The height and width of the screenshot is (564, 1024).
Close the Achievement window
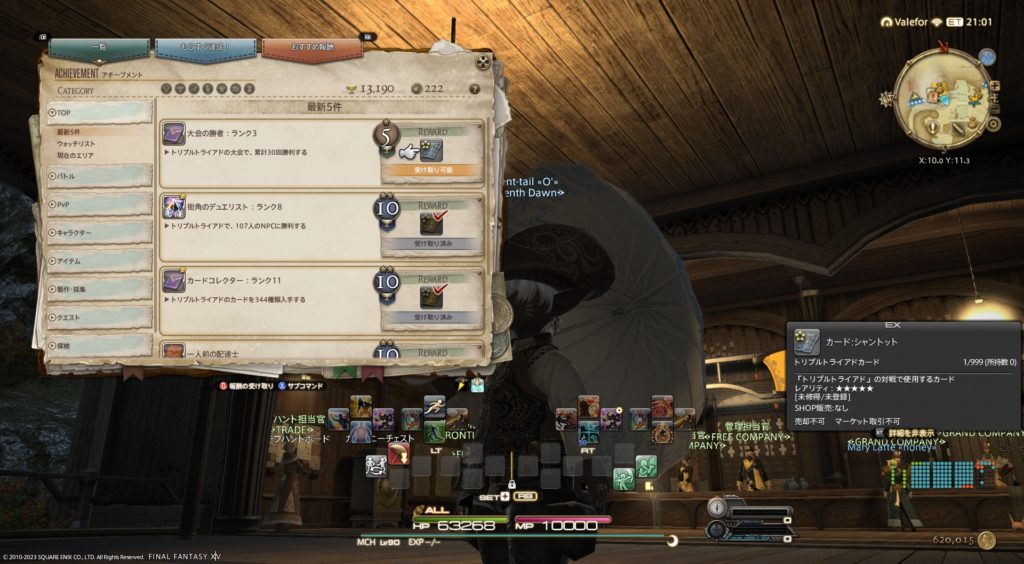[x=483, y=62]
